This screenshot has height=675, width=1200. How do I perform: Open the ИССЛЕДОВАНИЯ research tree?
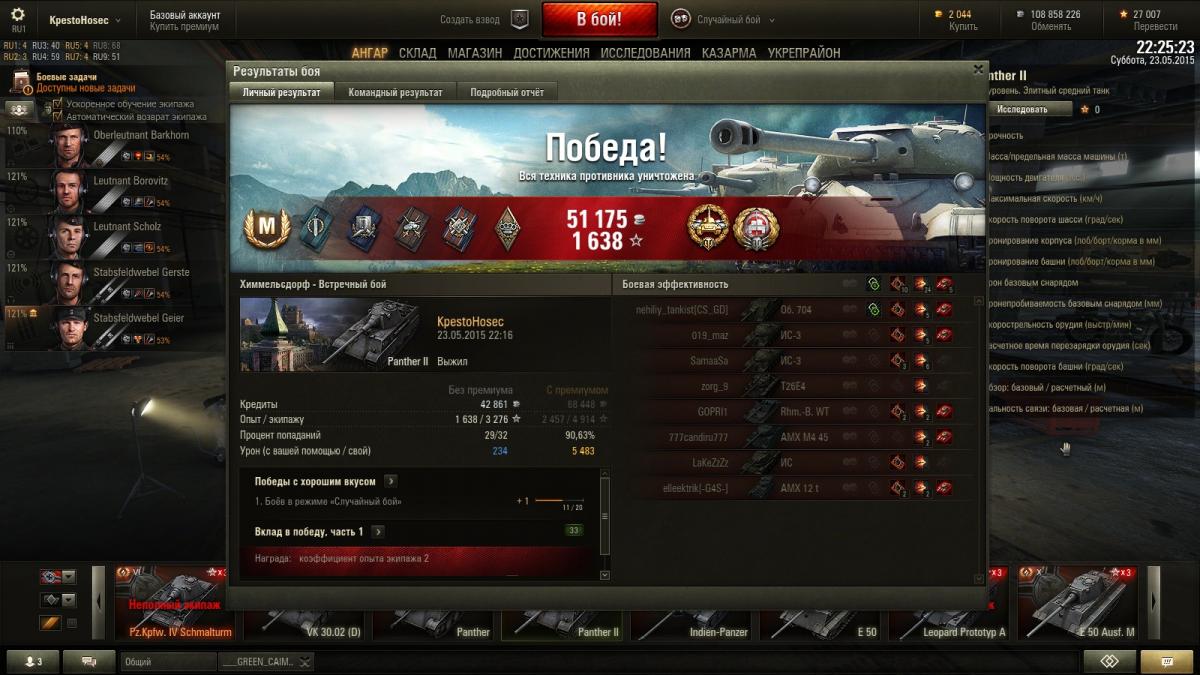click(x=644, y=53)
